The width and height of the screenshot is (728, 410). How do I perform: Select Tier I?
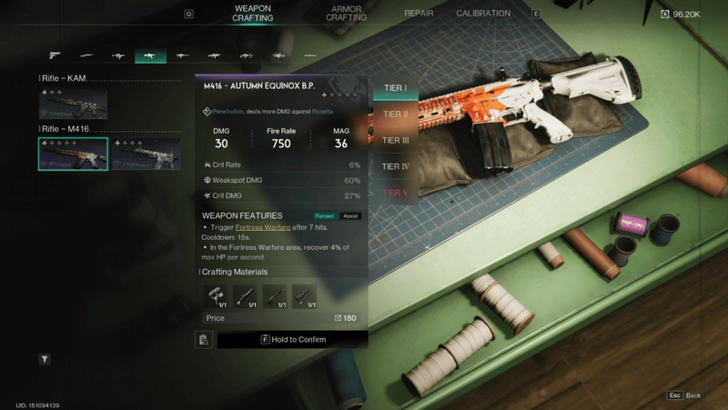tap(395, 88)
